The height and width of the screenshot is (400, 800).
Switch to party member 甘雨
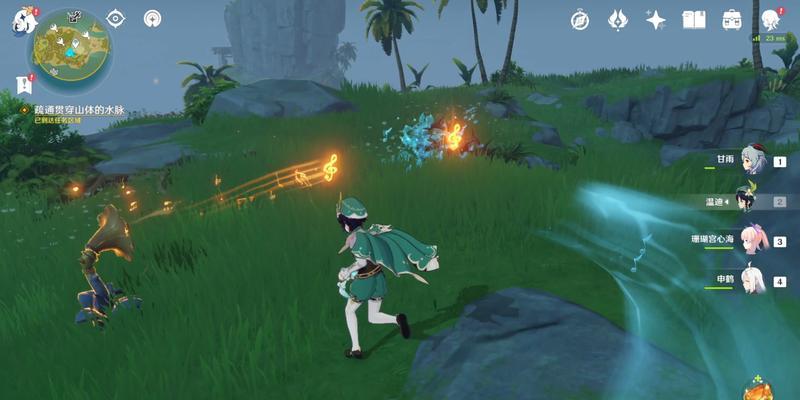point(750,161)
